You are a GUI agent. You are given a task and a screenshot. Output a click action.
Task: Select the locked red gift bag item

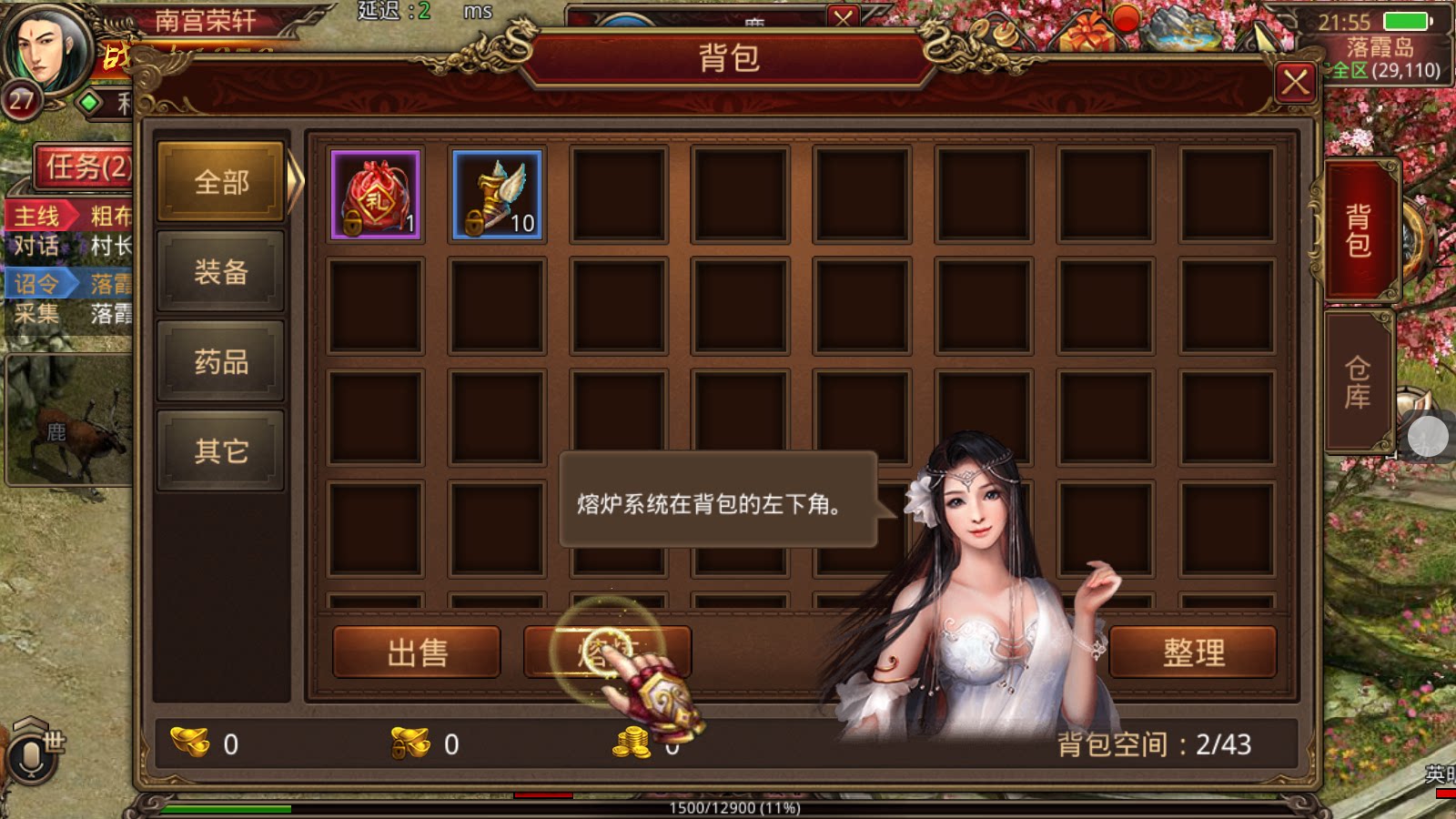coord(377,193)
